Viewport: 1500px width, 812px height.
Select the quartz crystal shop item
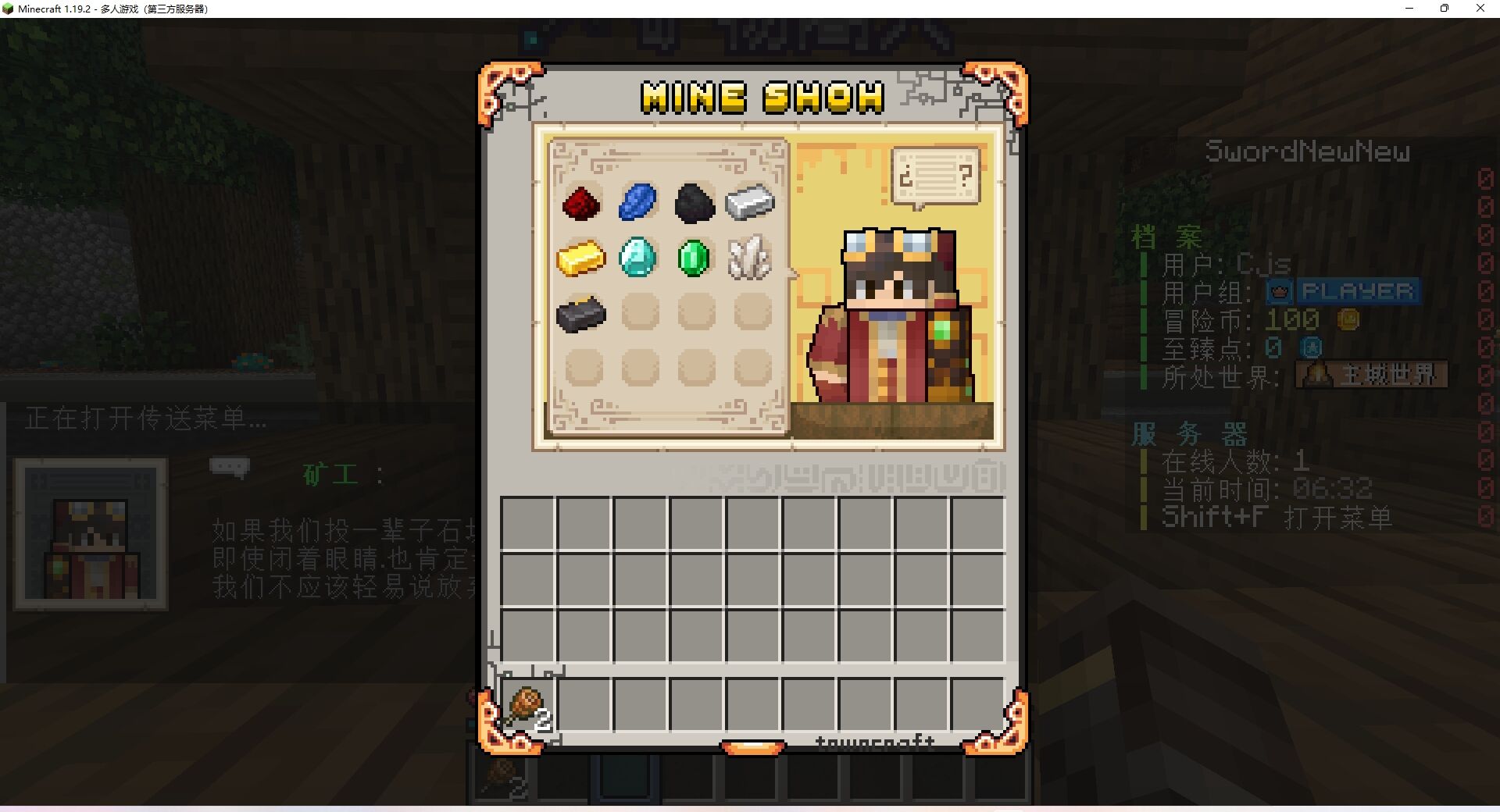[750, 258]
